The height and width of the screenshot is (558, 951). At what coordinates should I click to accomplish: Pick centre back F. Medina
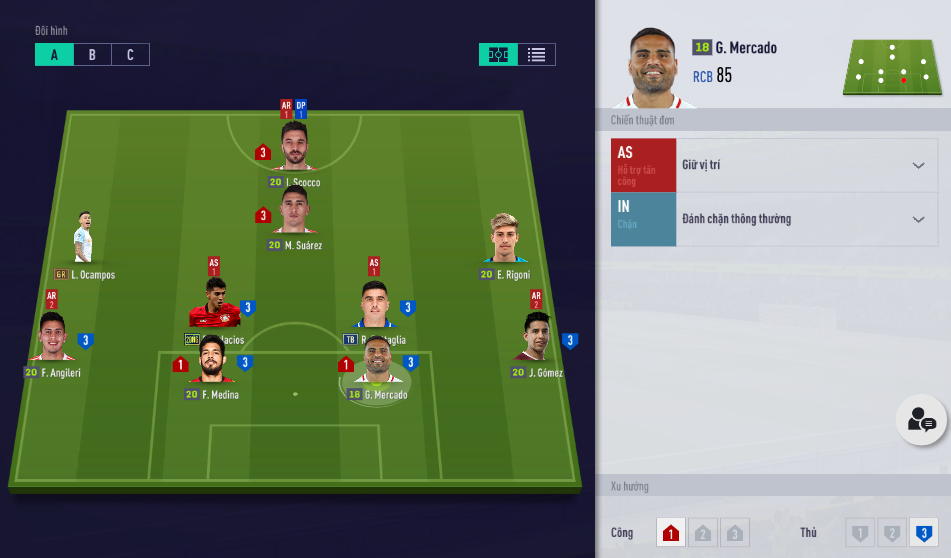211,362
